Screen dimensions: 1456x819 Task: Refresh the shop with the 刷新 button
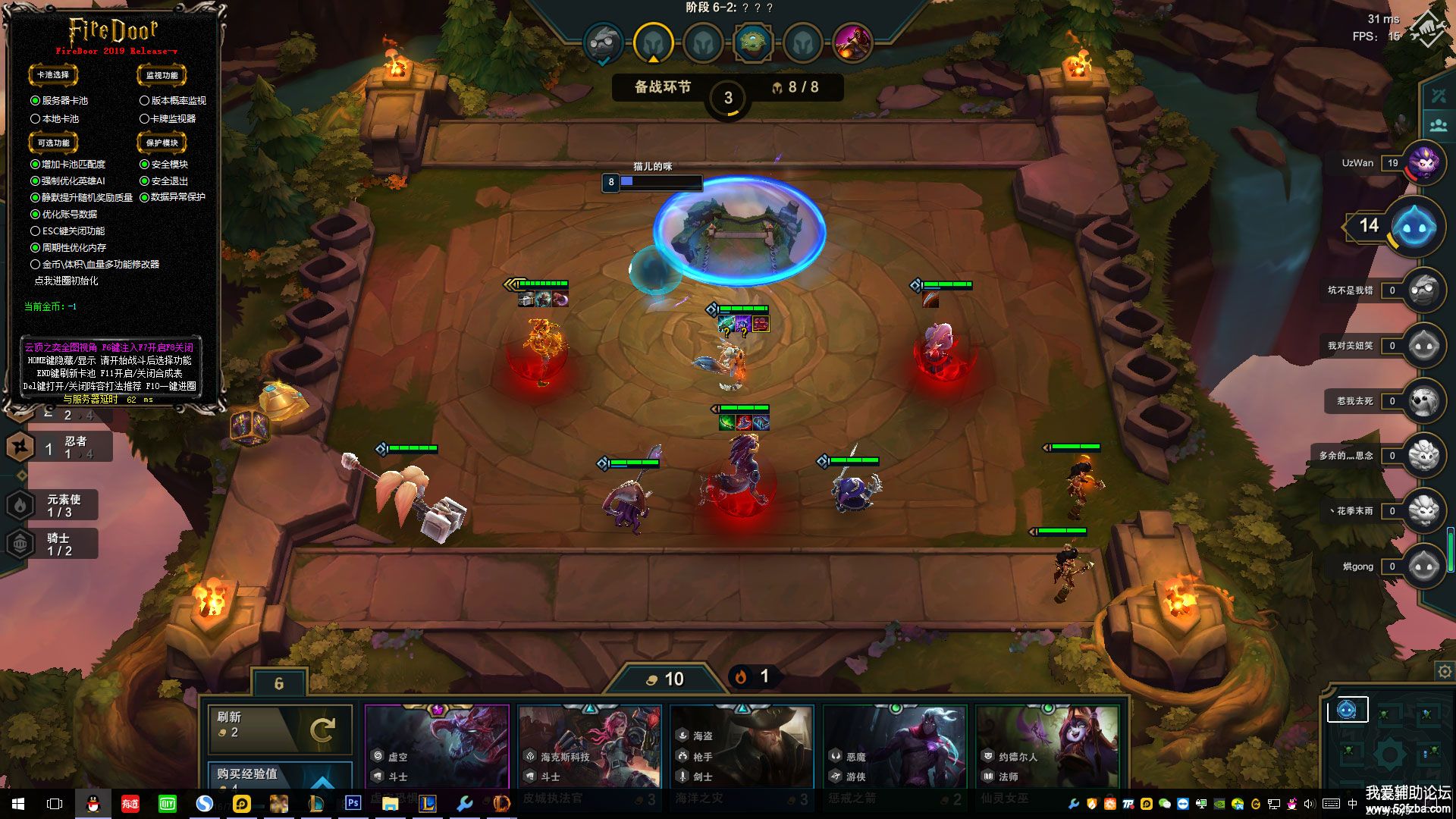pyautogui.click(x=279, y=729)
